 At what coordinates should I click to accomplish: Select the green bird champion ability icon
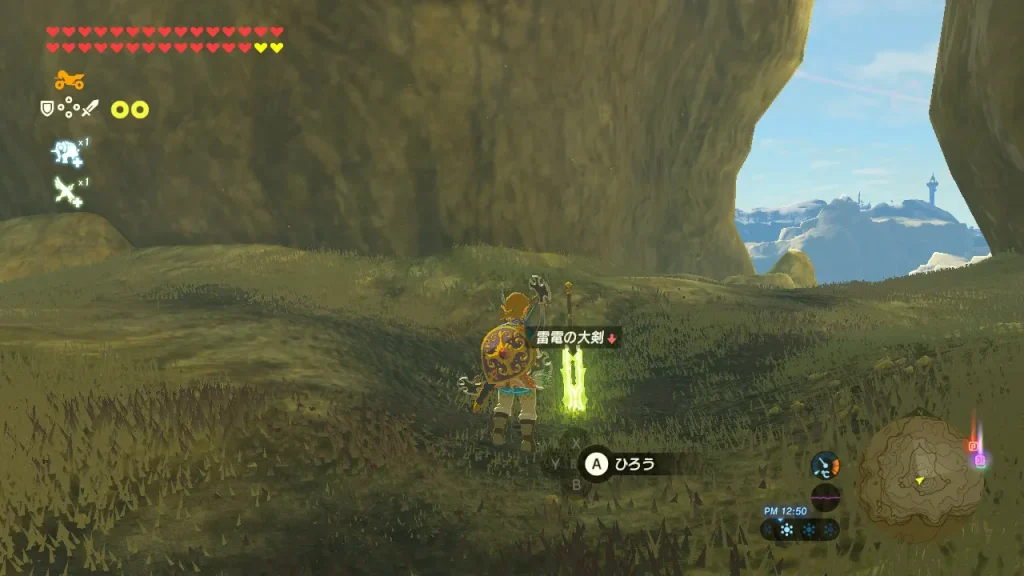click(x=68, y=190)
